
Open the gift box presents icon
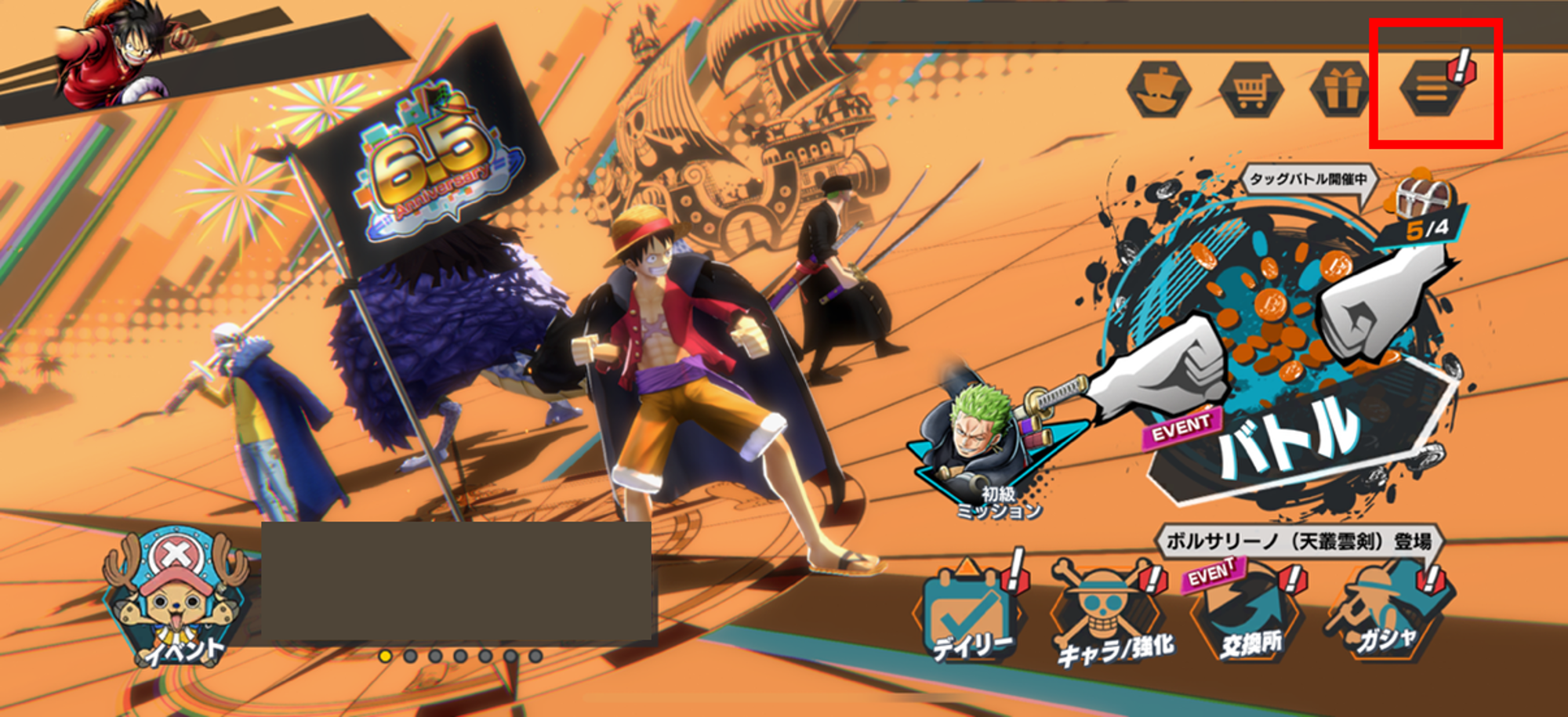[x=1341, y=89]
